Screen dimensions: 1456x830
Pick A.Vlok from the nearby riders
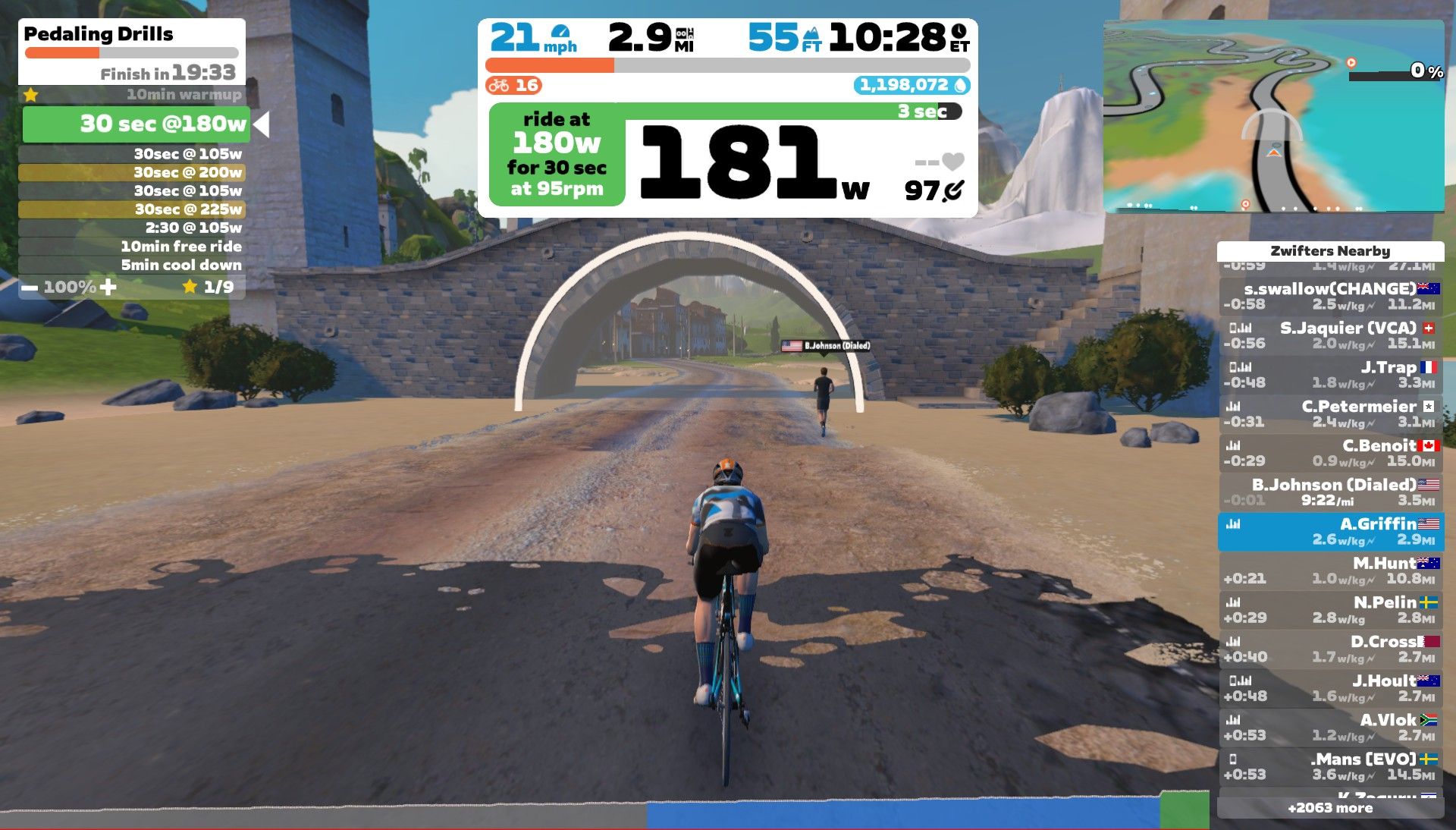[x=1330, y=727]
